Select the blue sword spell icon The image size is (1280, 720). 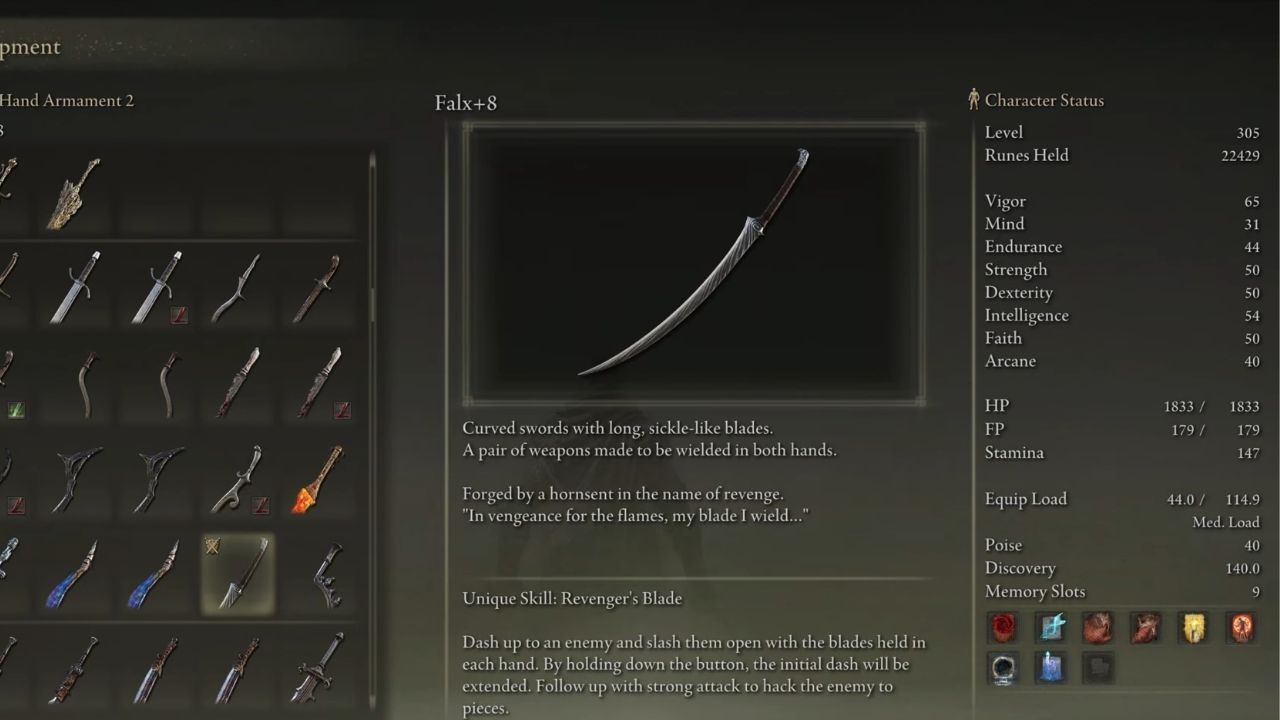1051,627
